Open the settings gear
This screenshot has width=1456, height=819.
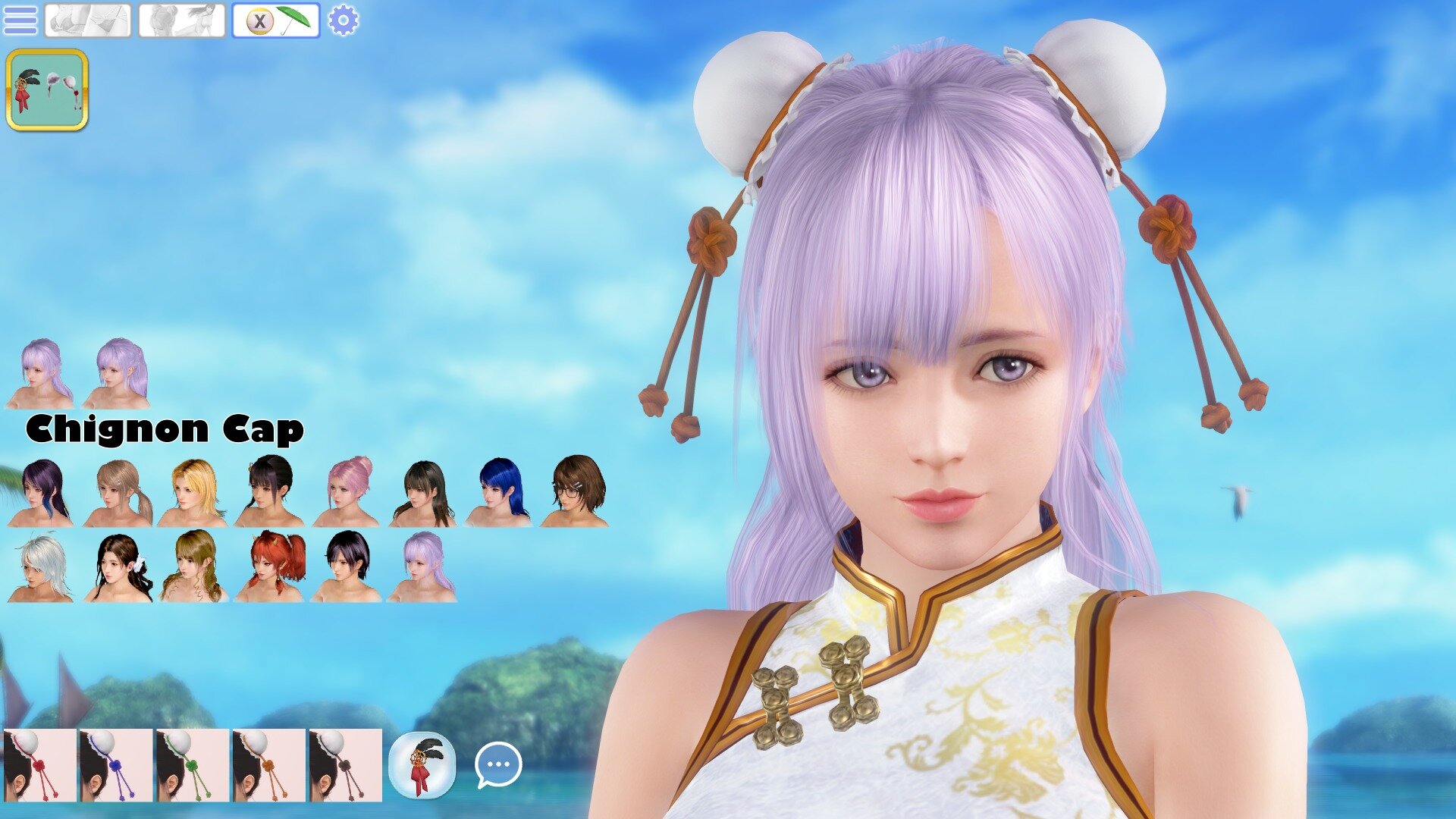pos(343,20)
